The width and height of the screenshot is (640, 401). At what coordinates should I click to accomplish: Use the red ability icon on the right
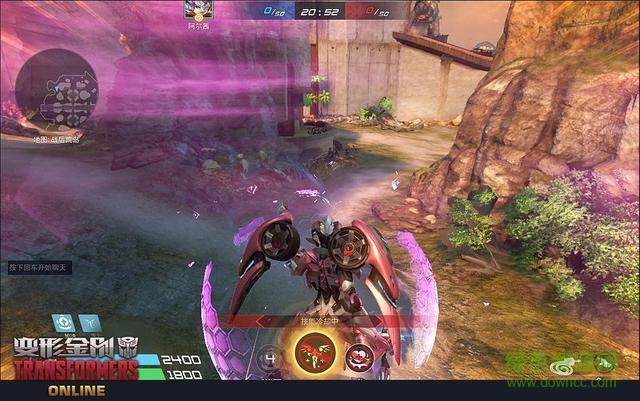[359, 356]
